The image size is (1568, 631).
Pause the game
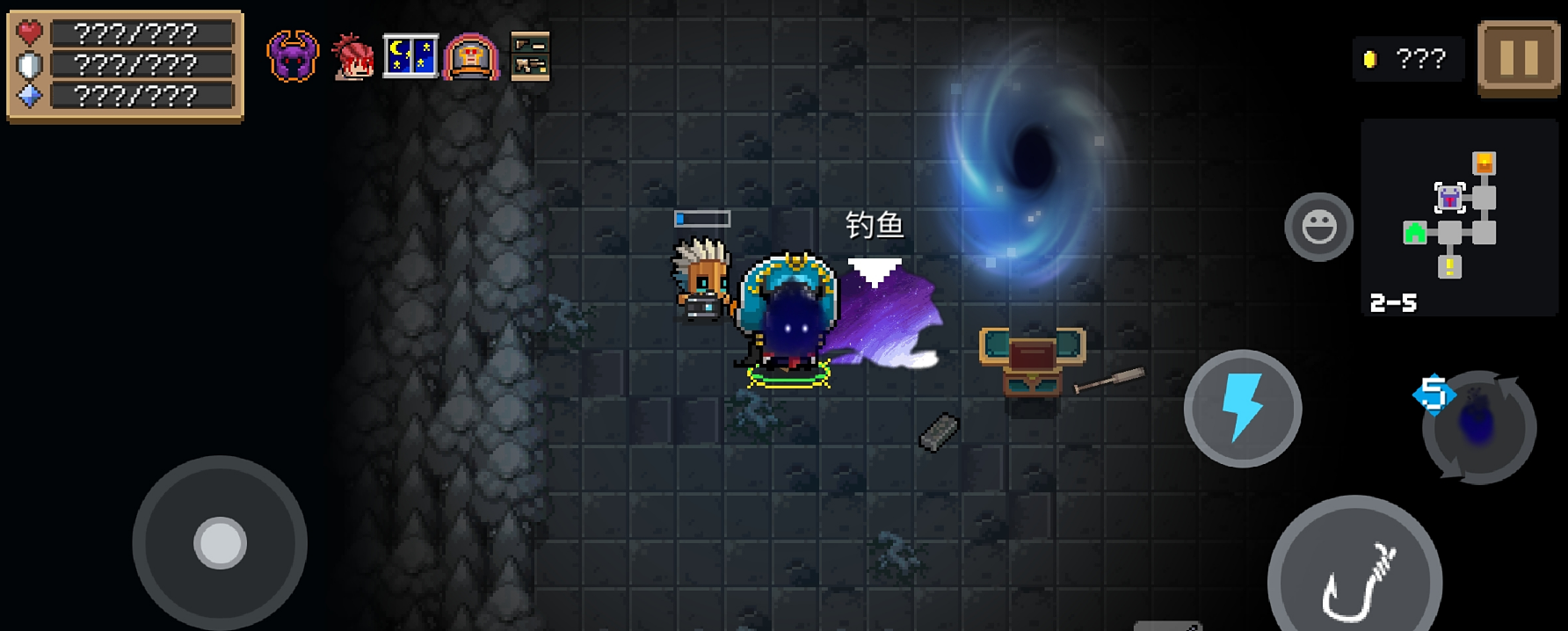click(x=1518, y=58)
